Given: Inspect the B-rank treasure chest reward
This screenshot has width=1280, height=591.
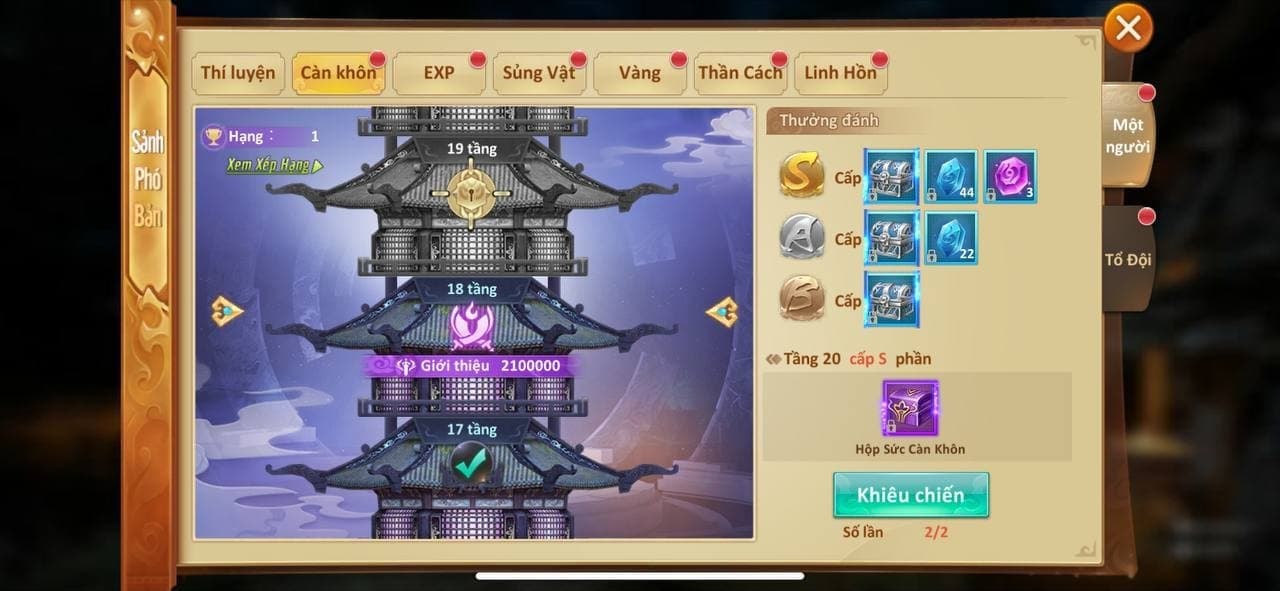Looking at the screenshot, I should [891, 299].
